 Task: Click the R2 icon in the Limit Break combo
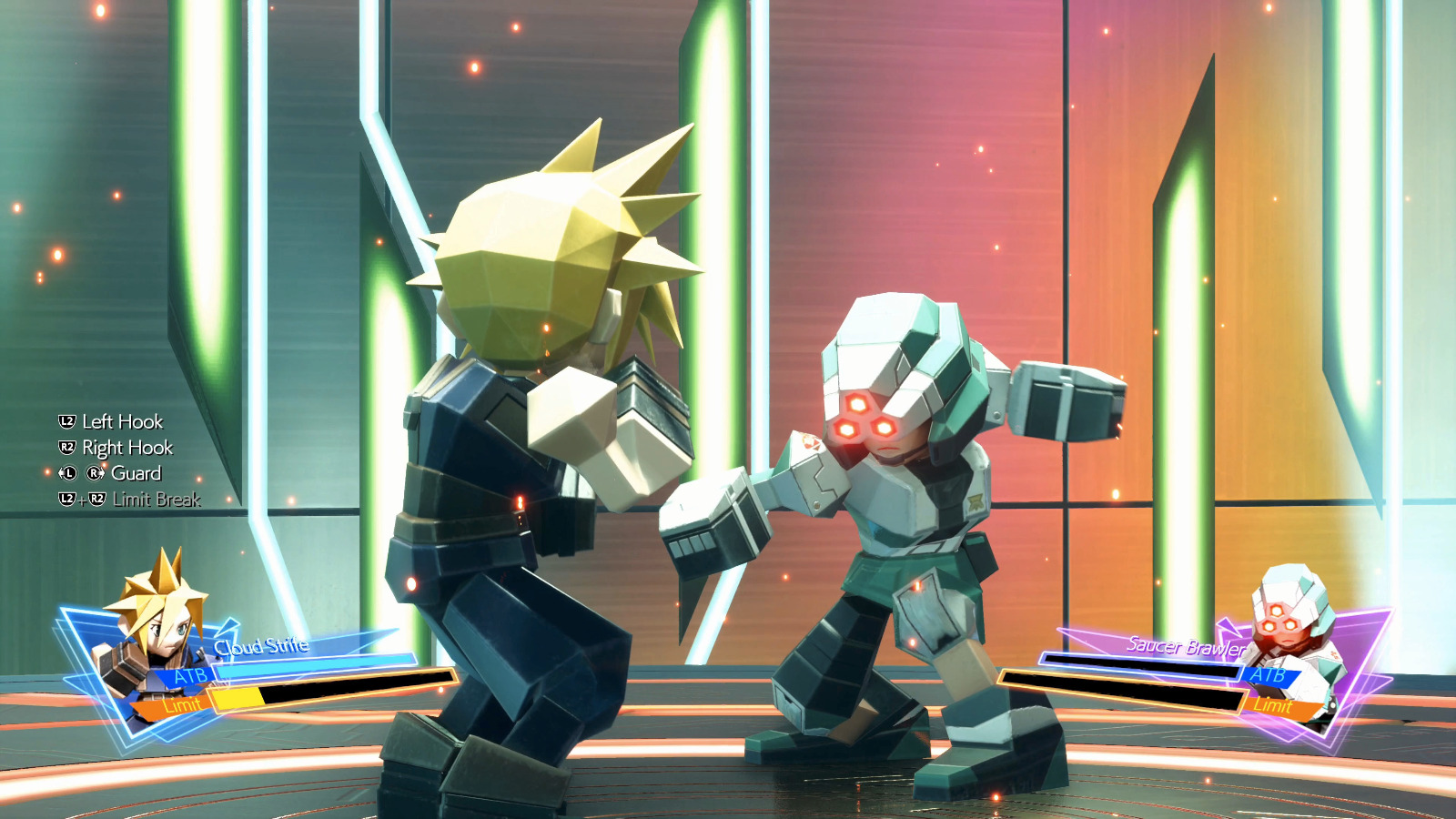[97, 499]
